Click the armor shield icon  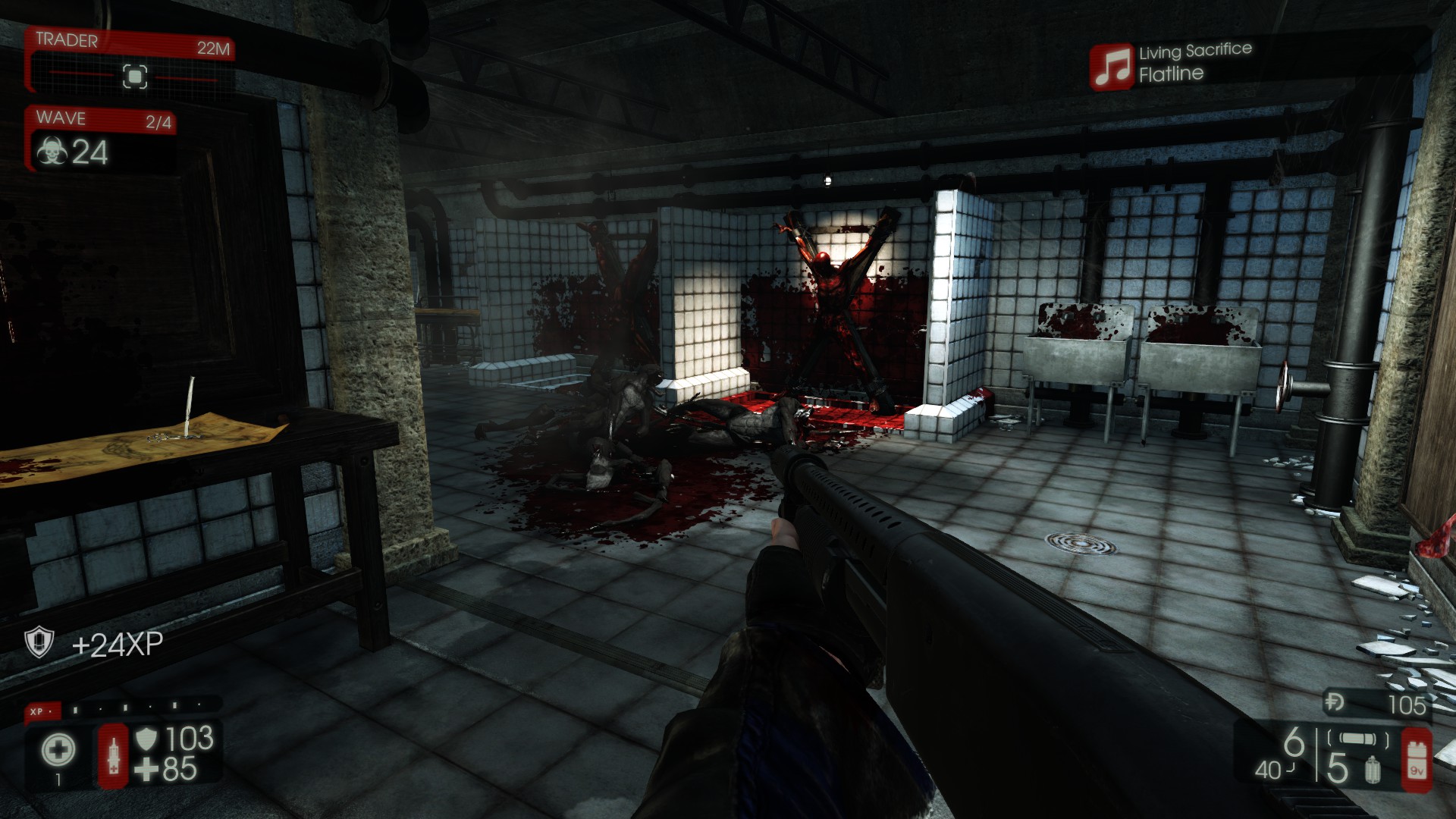pos(146,738)
